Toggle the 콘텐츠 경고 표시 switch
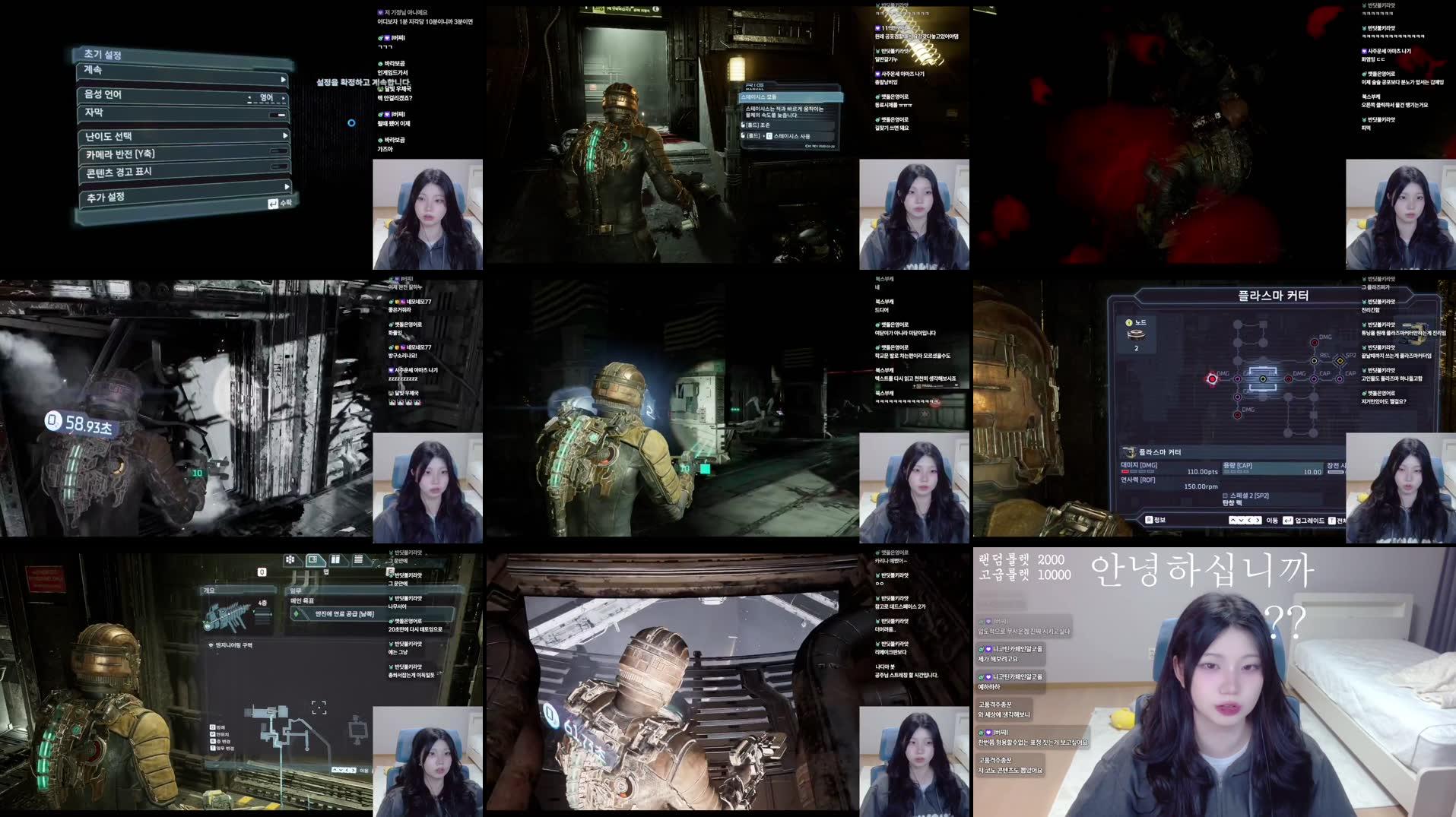Image resolution: width=1456 pixels, height=817 pixels. (278, 167)
